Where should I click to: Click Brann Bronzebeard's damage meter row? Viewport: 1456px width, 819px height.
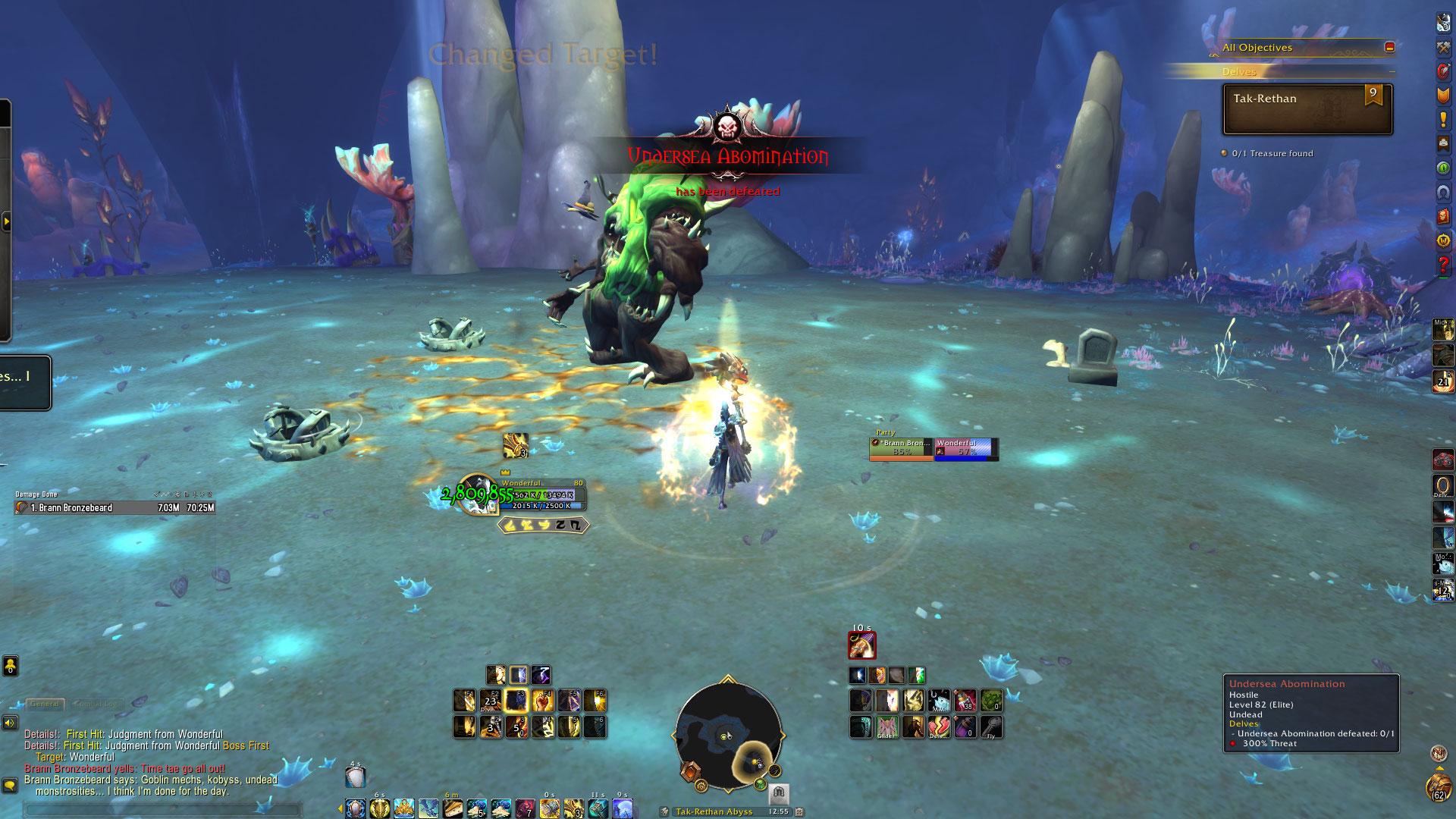click(x=115, y=507)
